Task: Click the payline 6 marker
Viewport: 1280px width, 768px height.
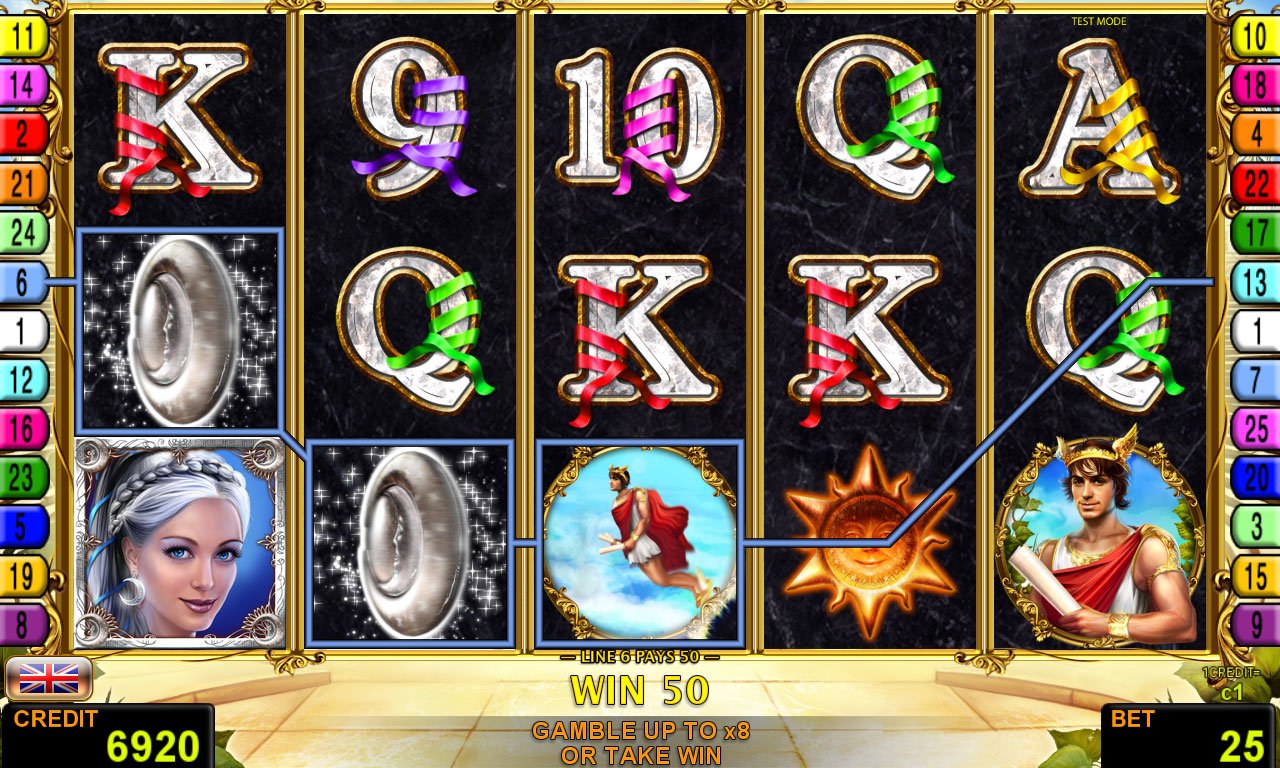Action: (24, 282)
